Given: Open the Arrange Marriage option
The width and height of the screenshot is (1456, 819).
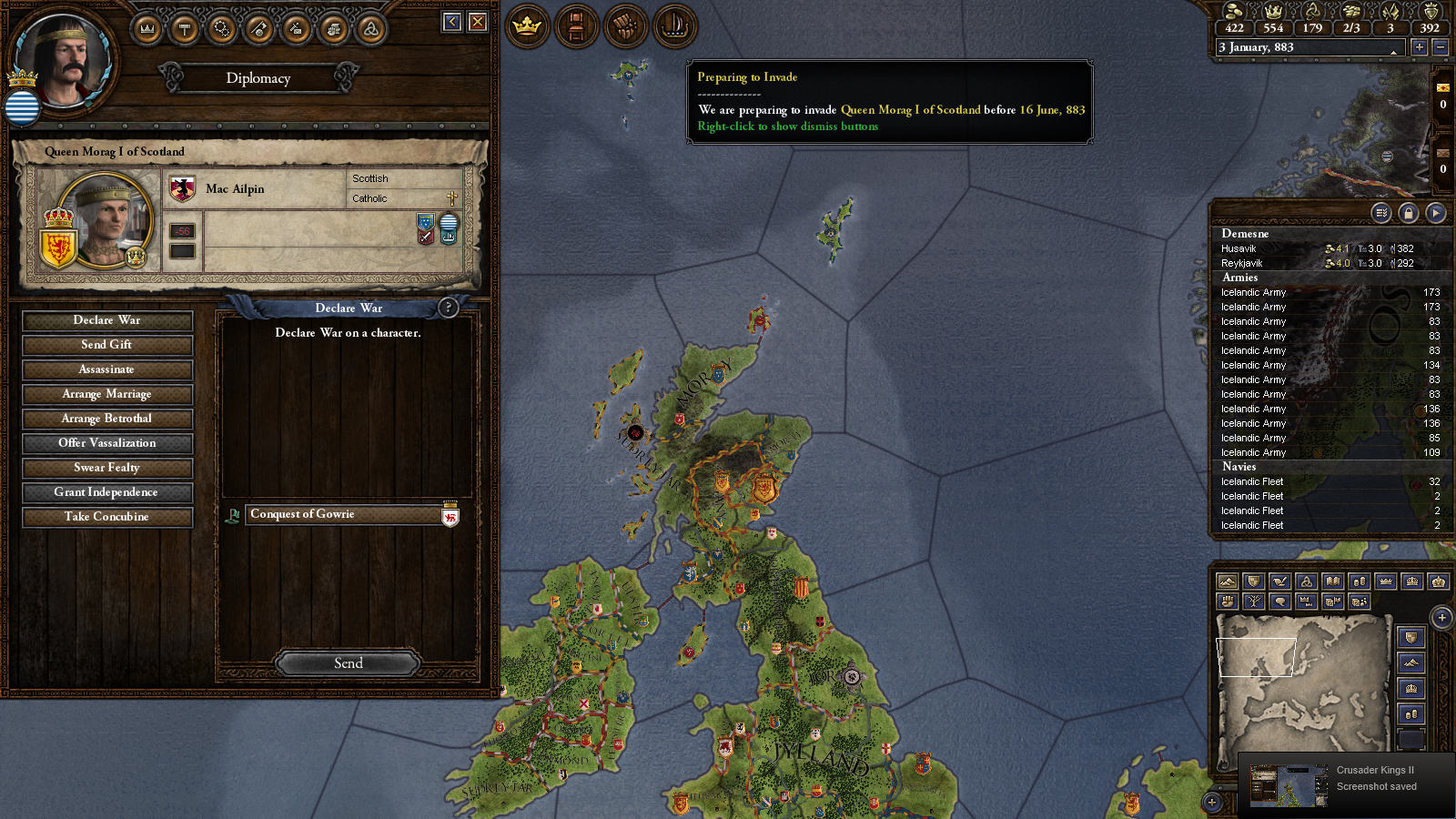Looking at the screenshot, I should [107, 394].
